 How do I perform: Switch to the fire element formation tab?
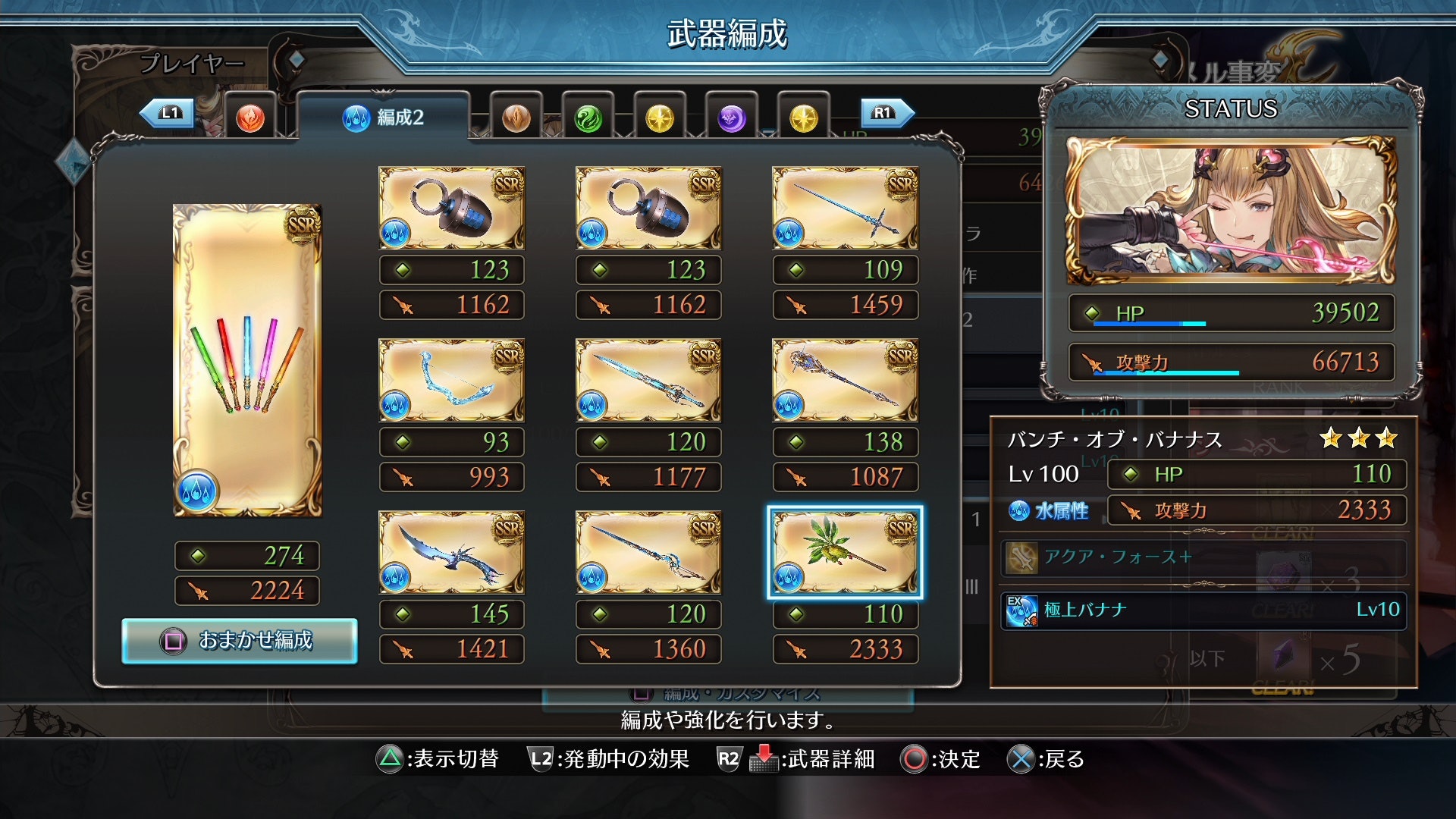pos(249,118)
